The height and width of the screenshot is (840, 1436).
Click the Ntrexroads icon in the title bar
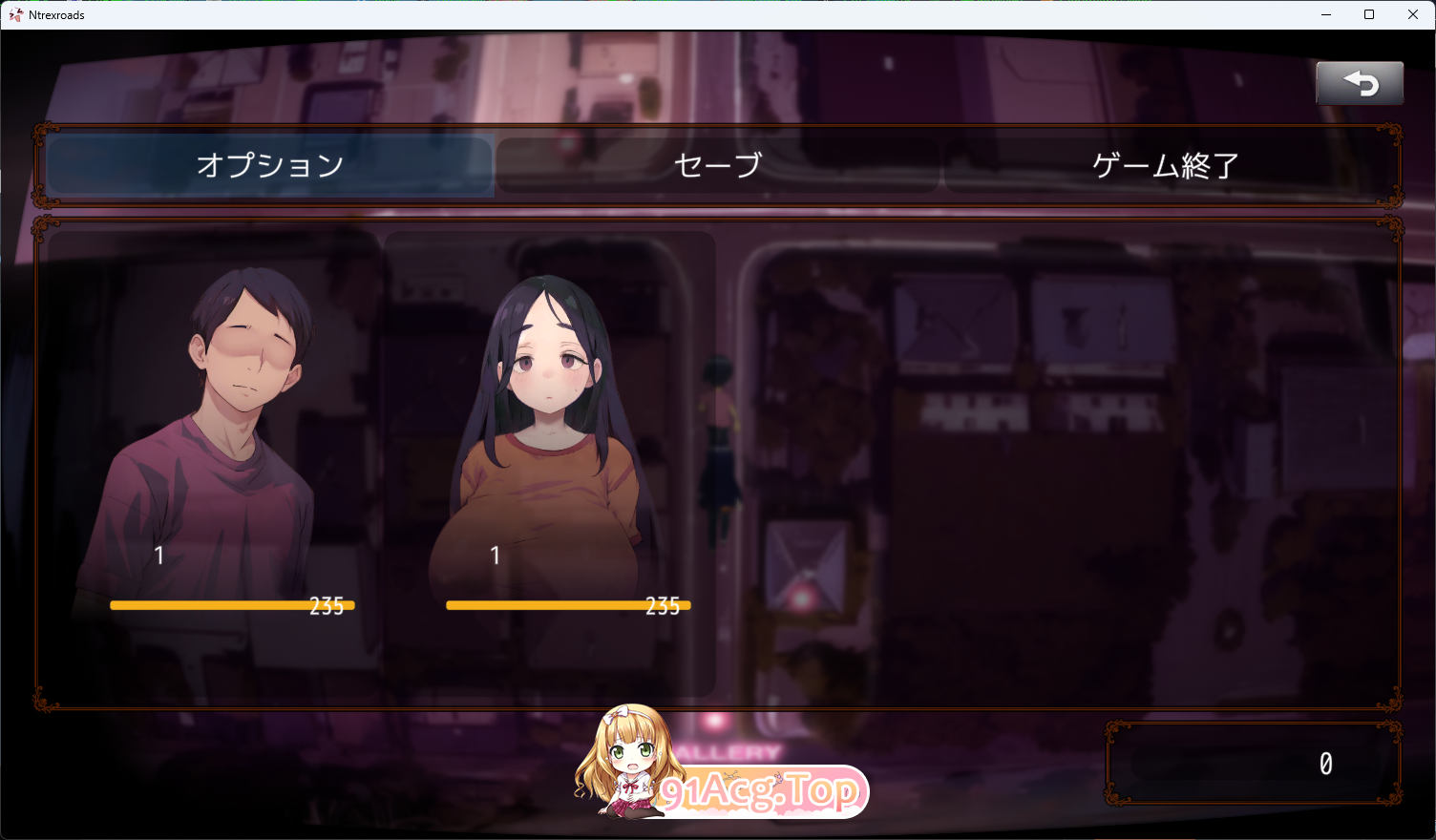pyautogui.click(x=14, y=14)
